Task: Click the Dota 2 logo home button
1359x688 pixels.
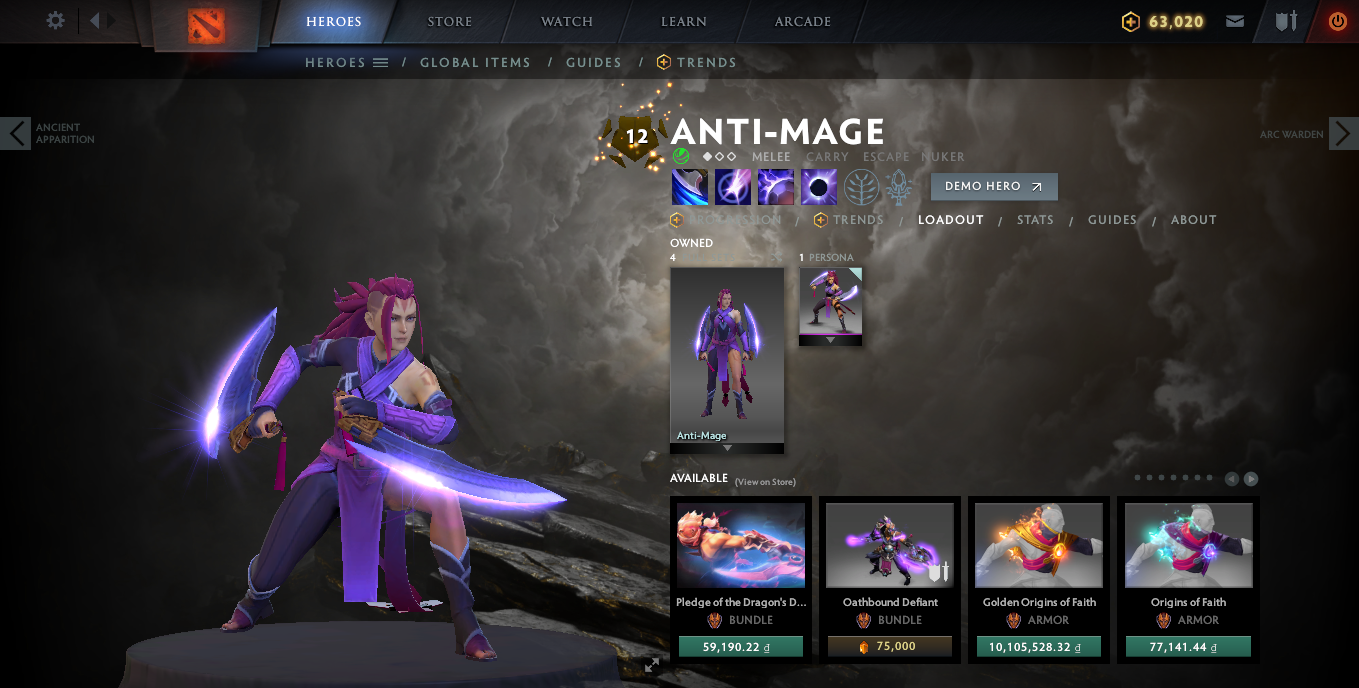Action: tap(207, 25)
